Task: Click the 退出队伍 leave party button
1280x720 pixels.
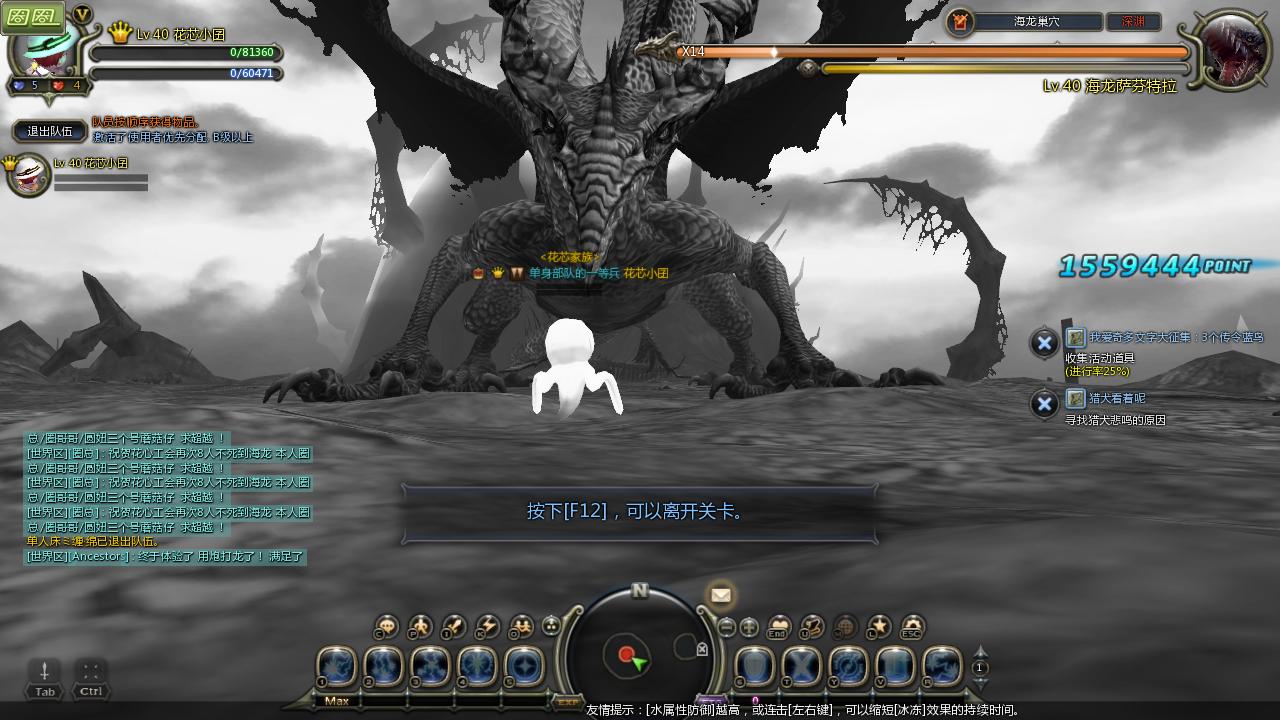Action: point(50,131)
